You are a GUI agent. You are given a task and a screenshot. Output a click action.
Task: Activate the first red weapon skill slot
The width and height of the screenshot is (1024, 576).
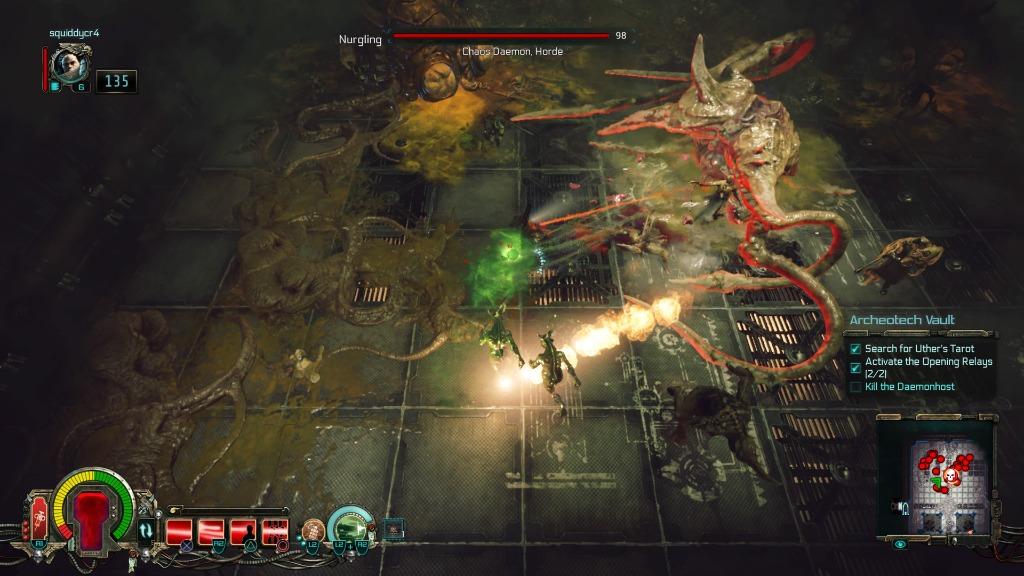click(x=180, y=532)
